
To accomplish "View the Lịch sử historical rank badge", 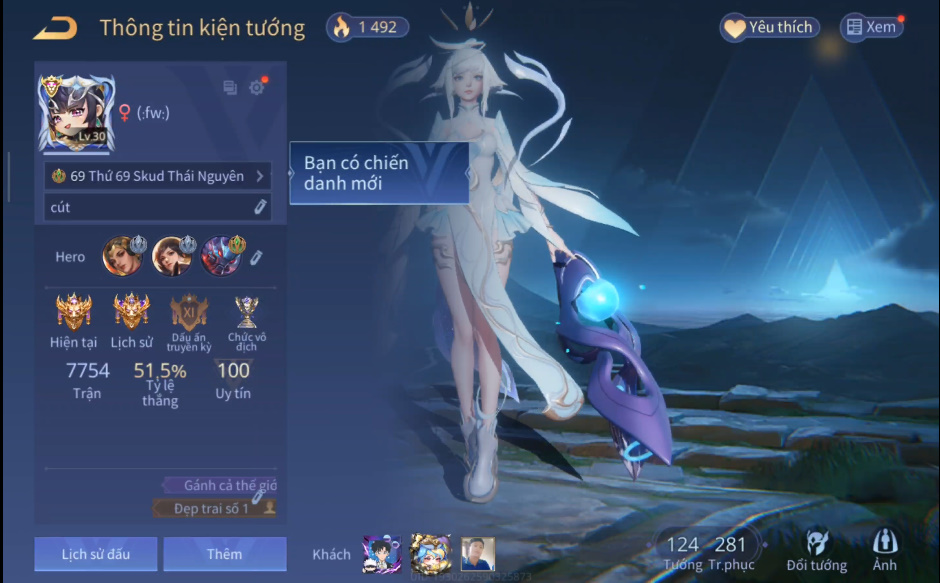I will coord(131,312).
